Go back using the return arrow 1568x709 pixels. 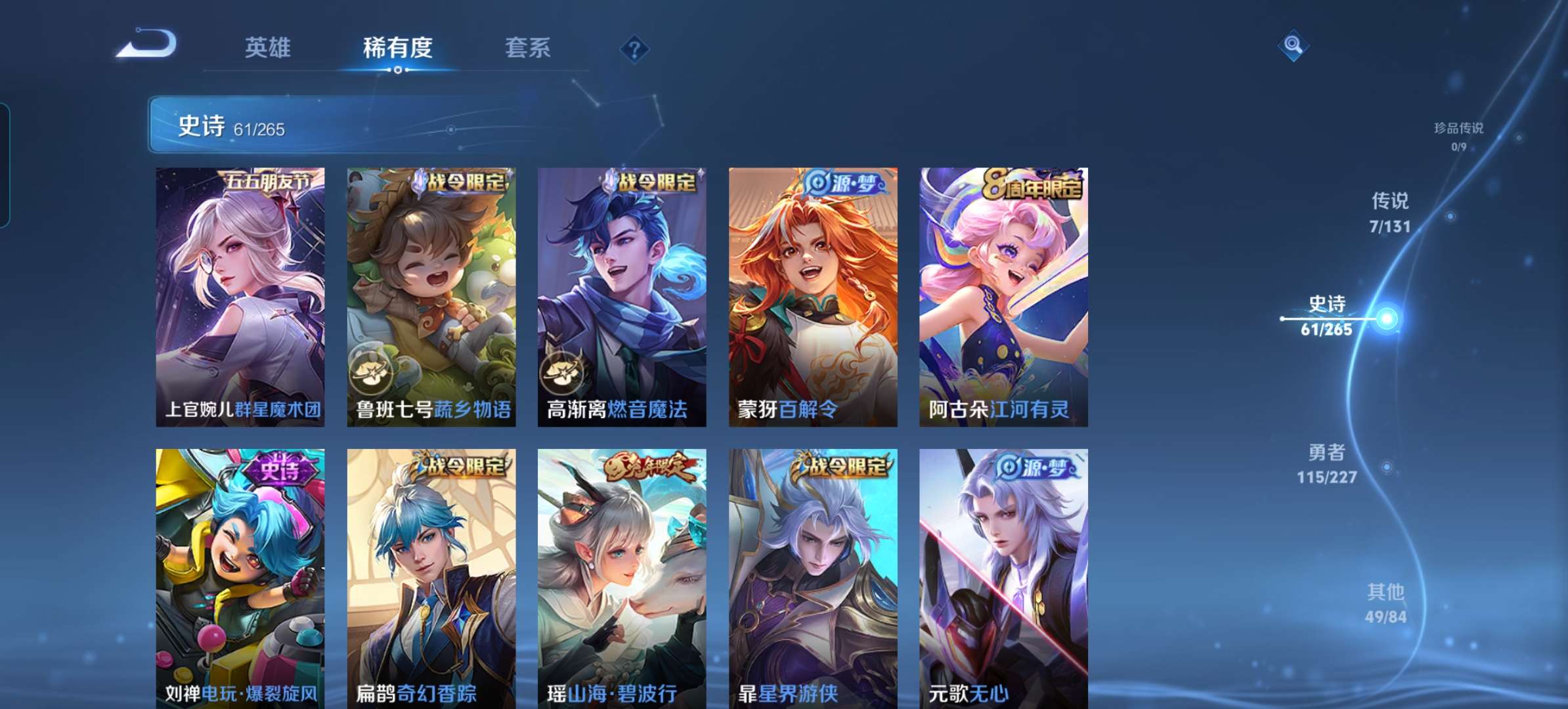[x=148, y=45]
